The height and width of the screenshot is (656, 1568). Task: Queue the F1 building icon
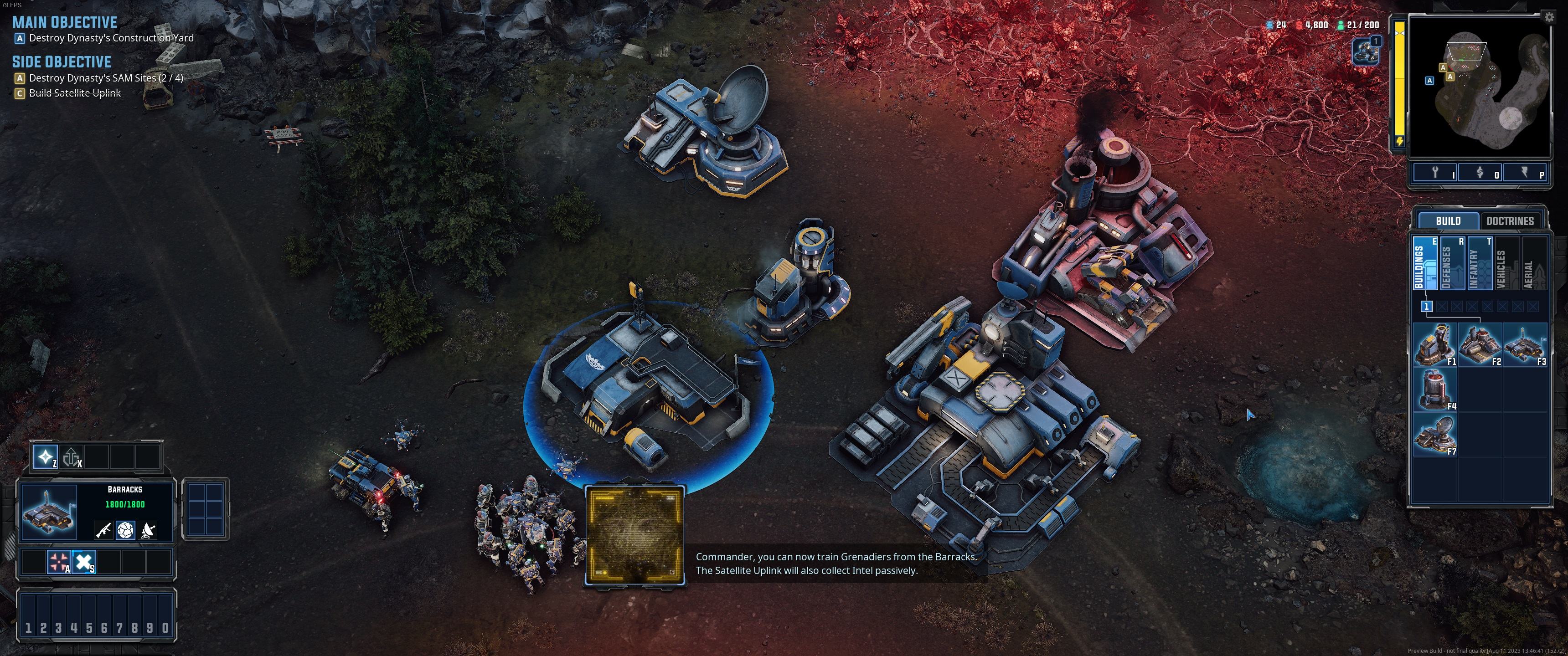[x=1435, y=344]
